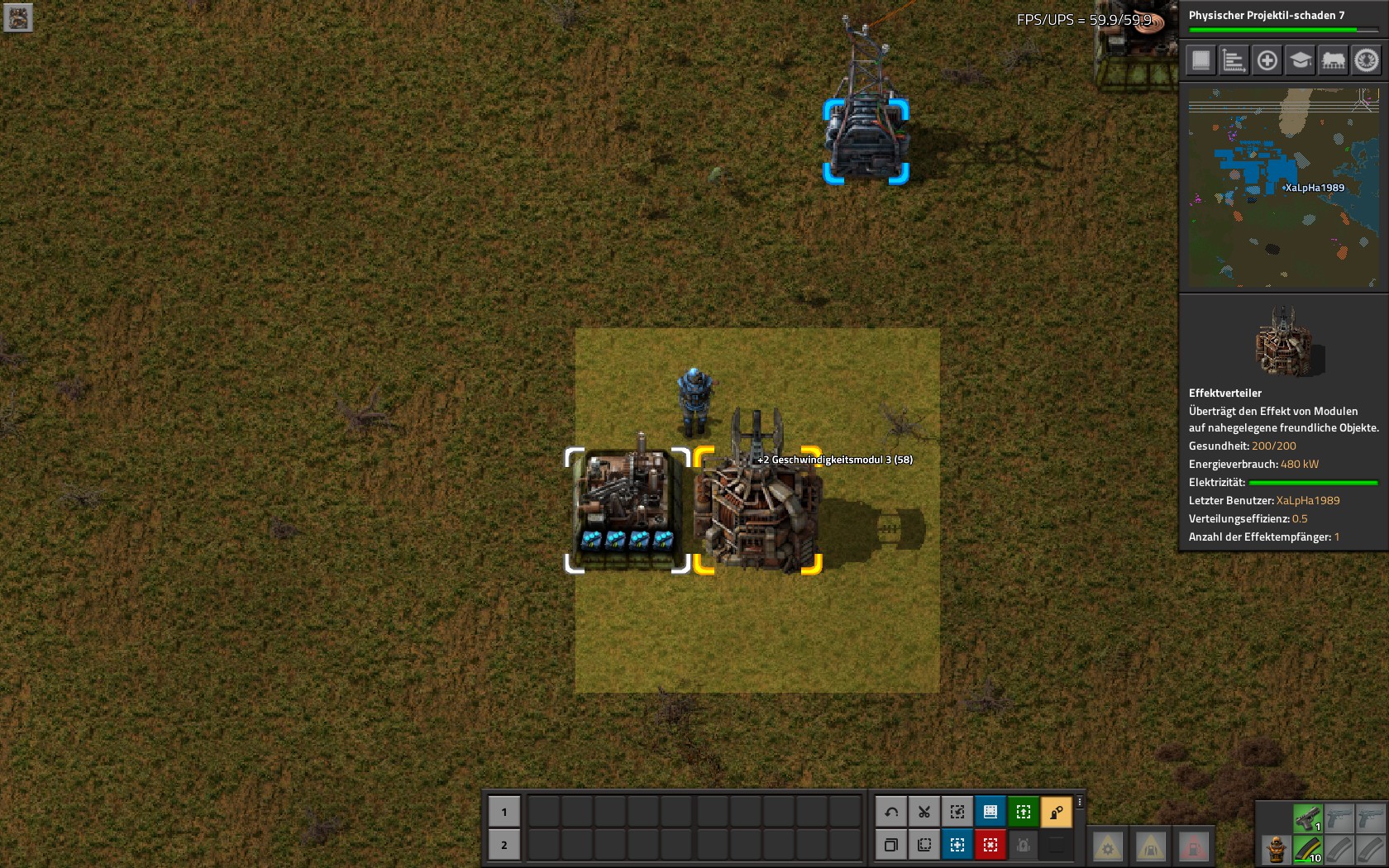The width and height of the screenshot is (1389, 868).
Task: Click the orange armor slot
Action: coord(1277,849)
